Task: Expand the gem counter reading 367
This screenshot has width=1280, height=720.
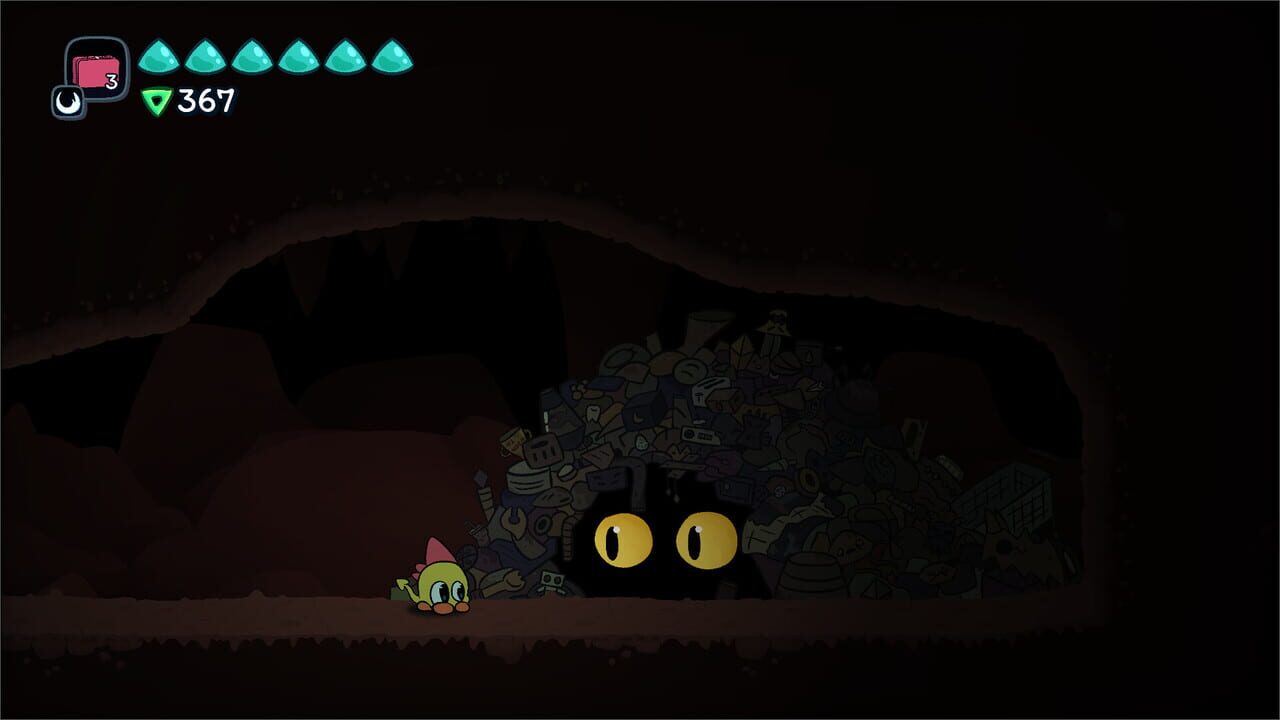Action: point(198,101)
